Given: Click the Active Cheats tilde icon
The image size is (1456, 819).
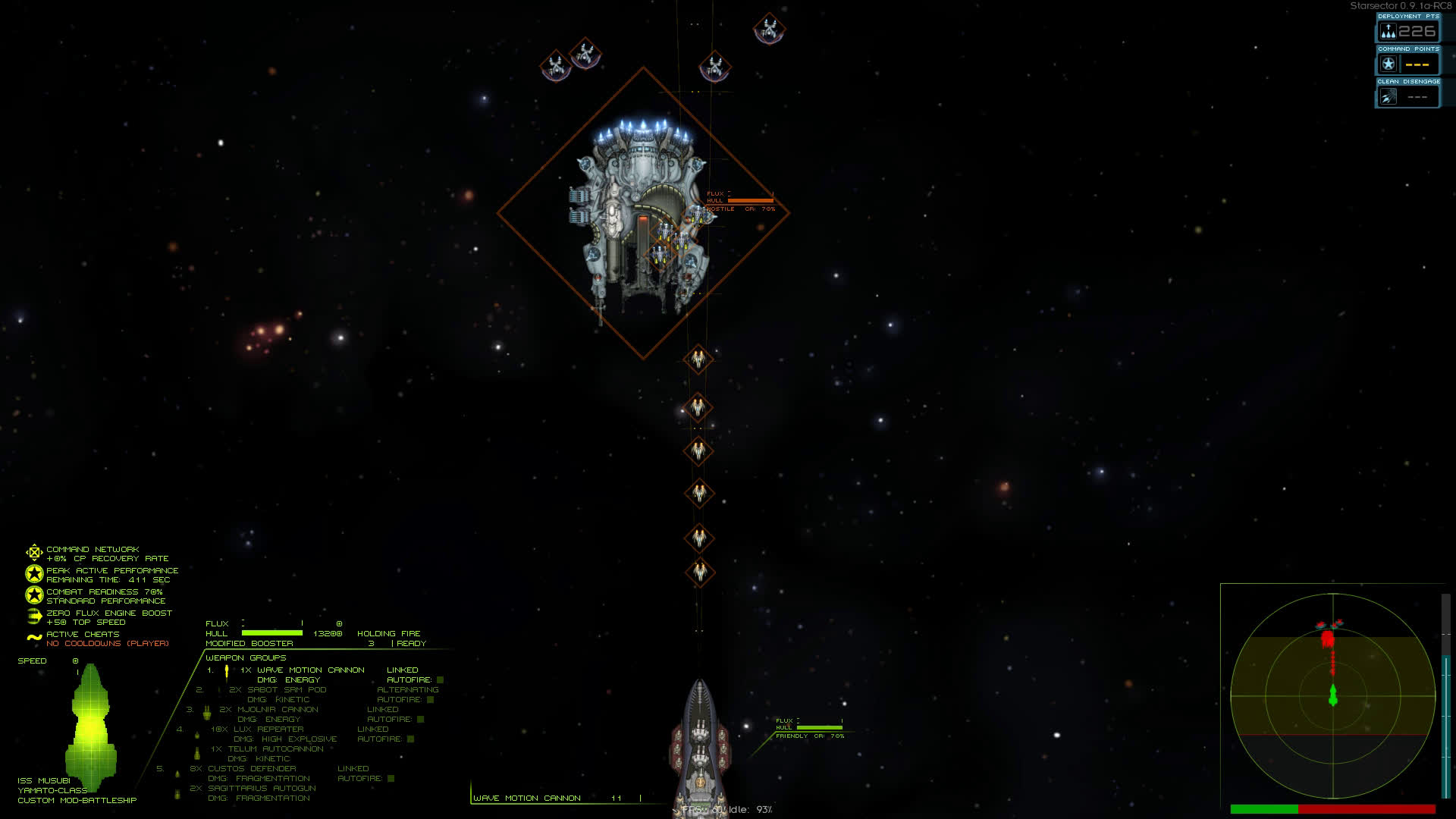Looking at the screenshot, I should tap(34, 638).
